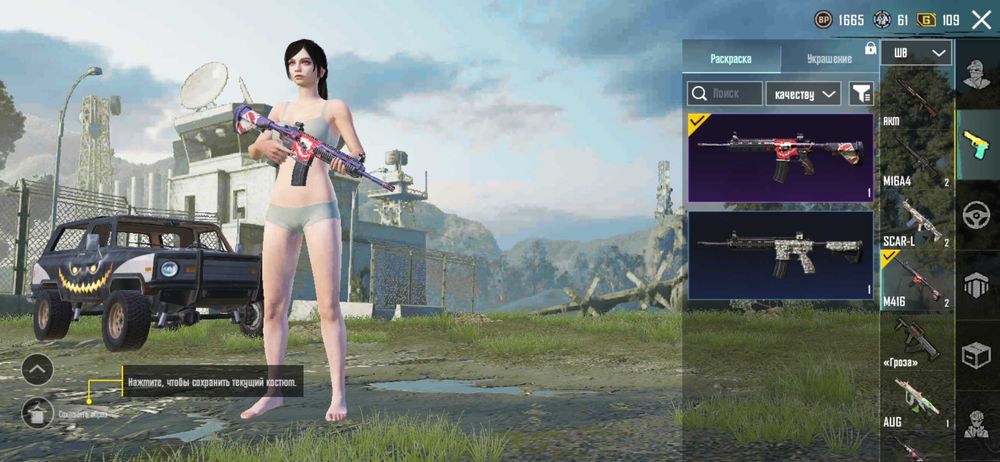Screen dimensions: 1000x462
Task: Open the ШВ weapon type dropdown
Action: (x=918, y=52)
